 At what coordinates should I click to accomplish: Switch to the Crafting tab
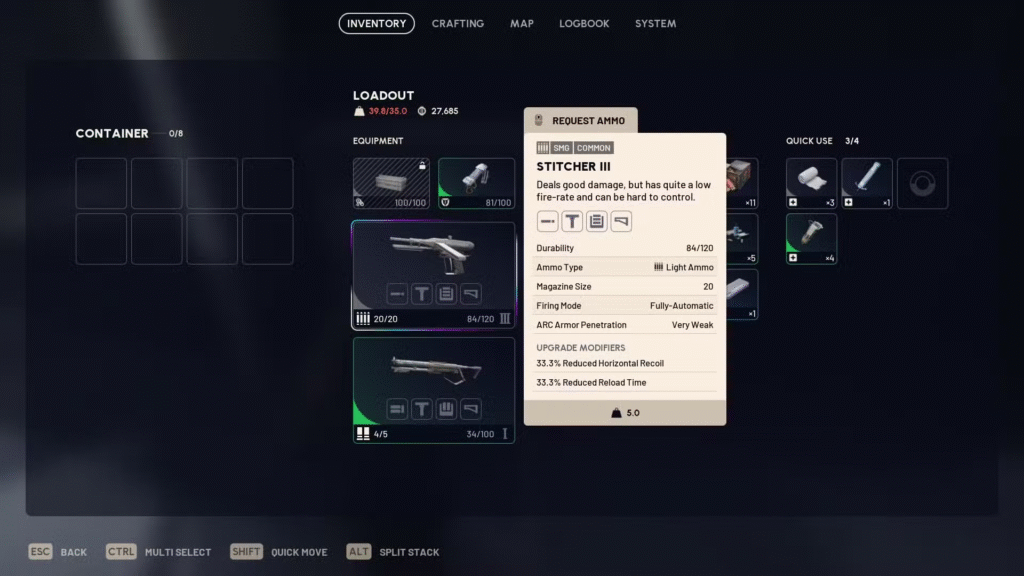point(457,23)
